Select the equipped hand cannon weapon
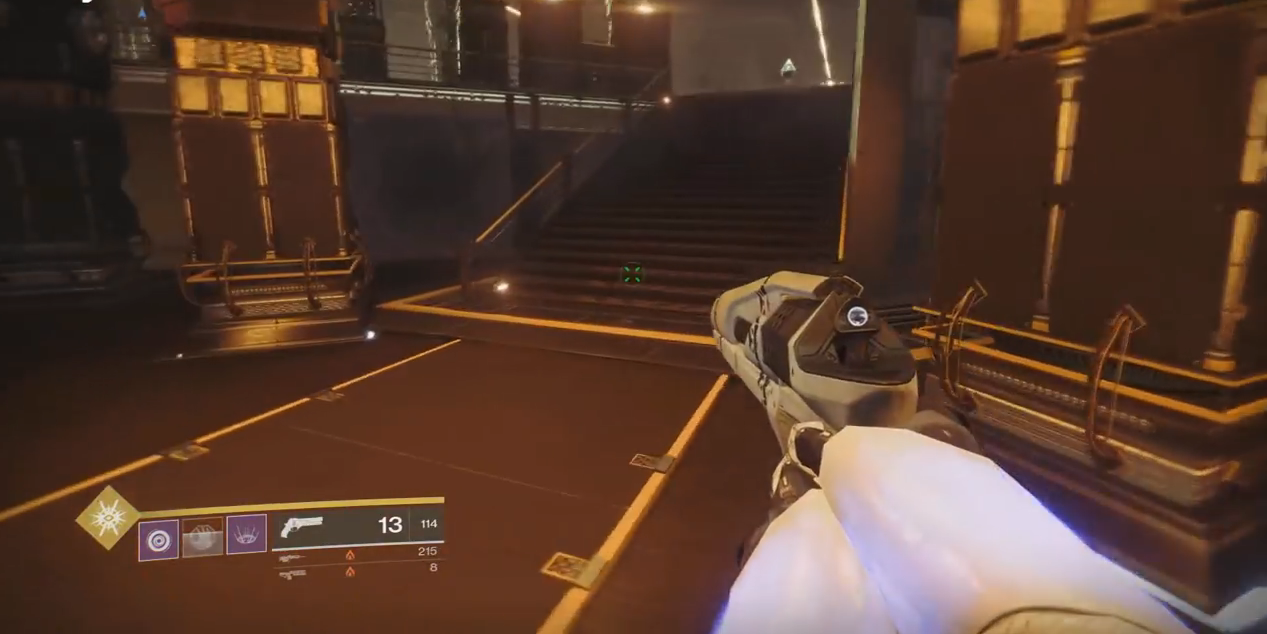Viewport: 1267px width, 634px height. [303, 525]
